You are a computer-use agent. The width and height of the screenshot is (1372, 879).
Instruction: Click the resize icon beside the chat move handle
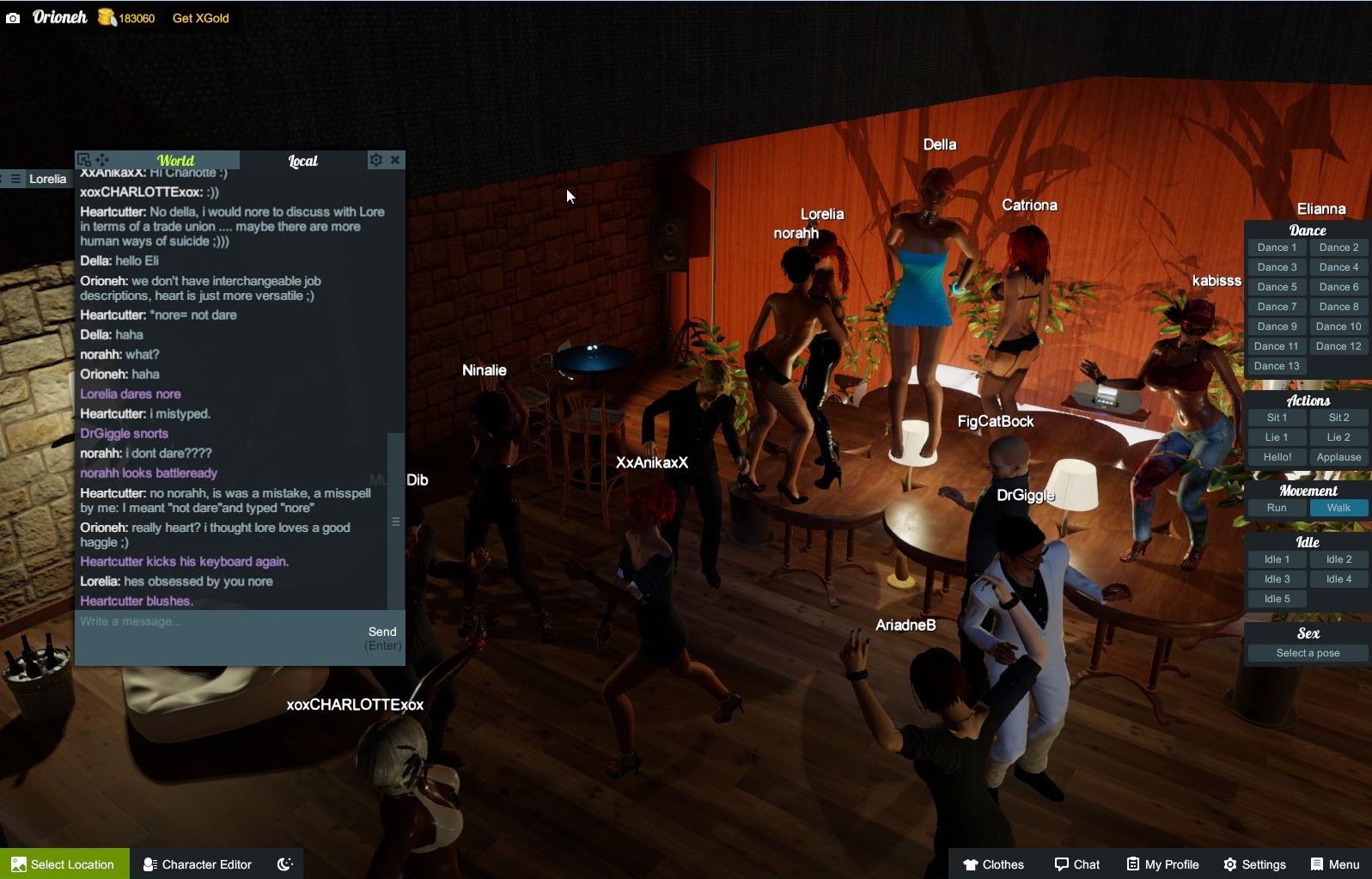point(84,159)
